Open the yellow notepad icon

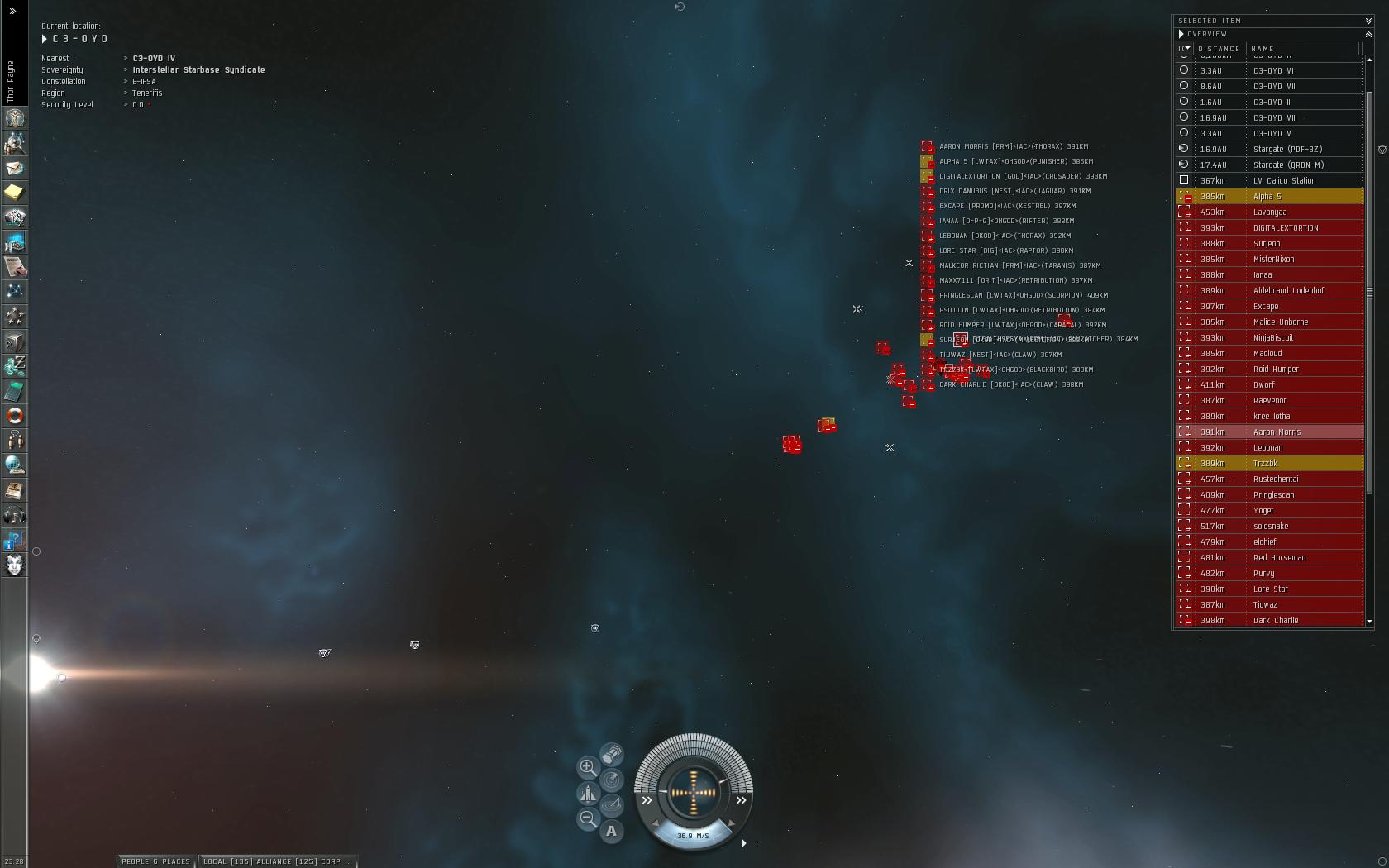(x=14, y=193)
